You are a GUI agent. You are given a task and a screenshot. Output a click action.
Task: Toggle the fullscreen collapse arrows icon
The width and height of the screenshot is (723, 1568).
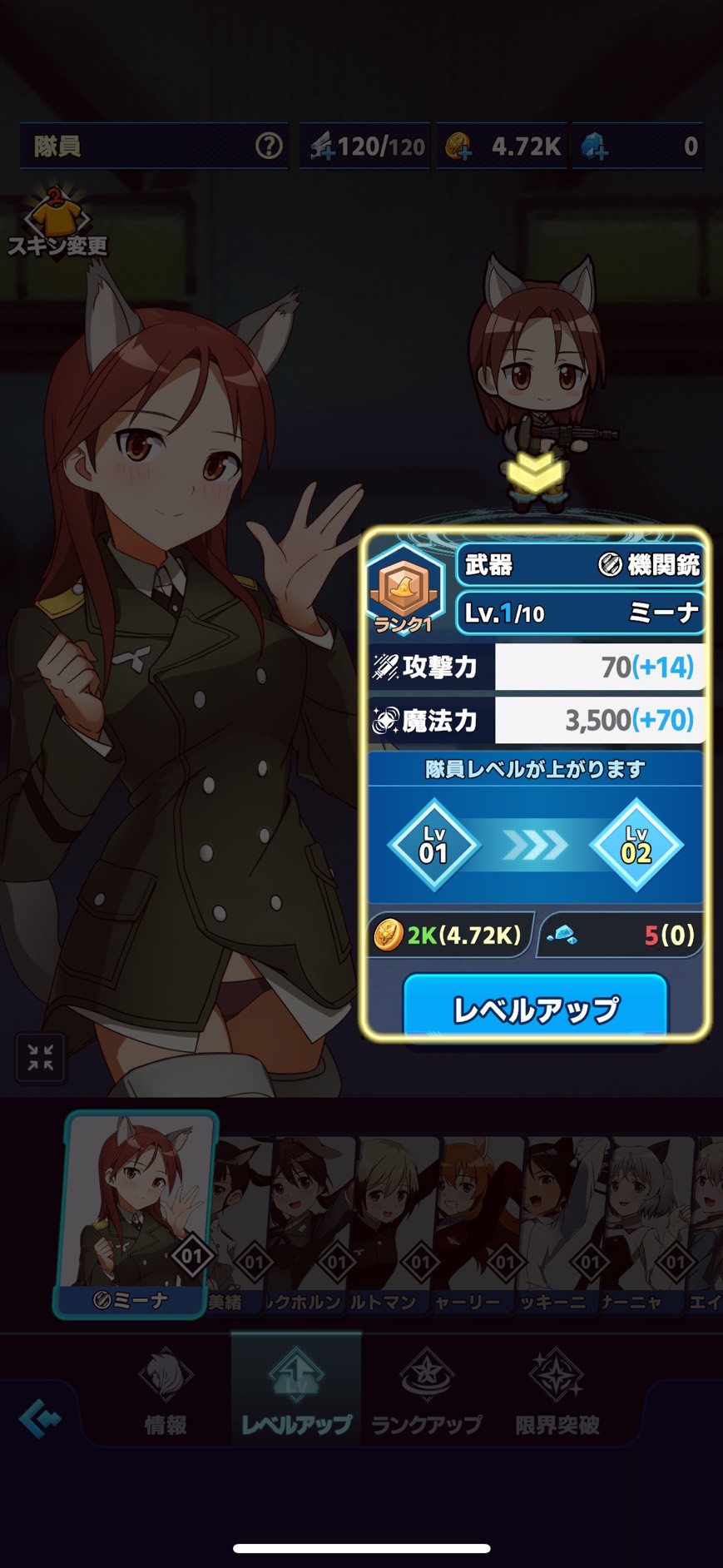tap(40, 1057)
